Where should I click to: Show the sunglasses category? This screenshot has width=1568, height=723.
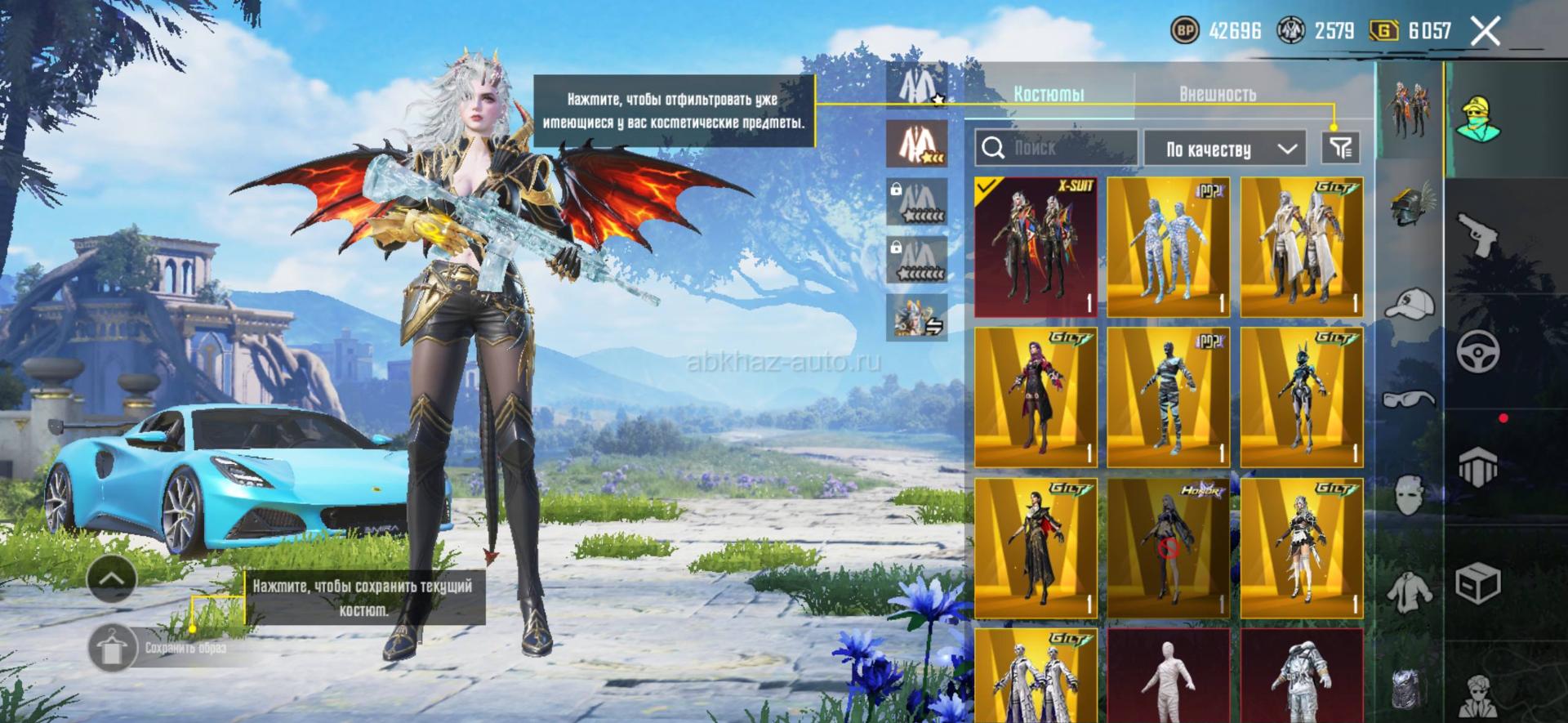coord(1410,399)
